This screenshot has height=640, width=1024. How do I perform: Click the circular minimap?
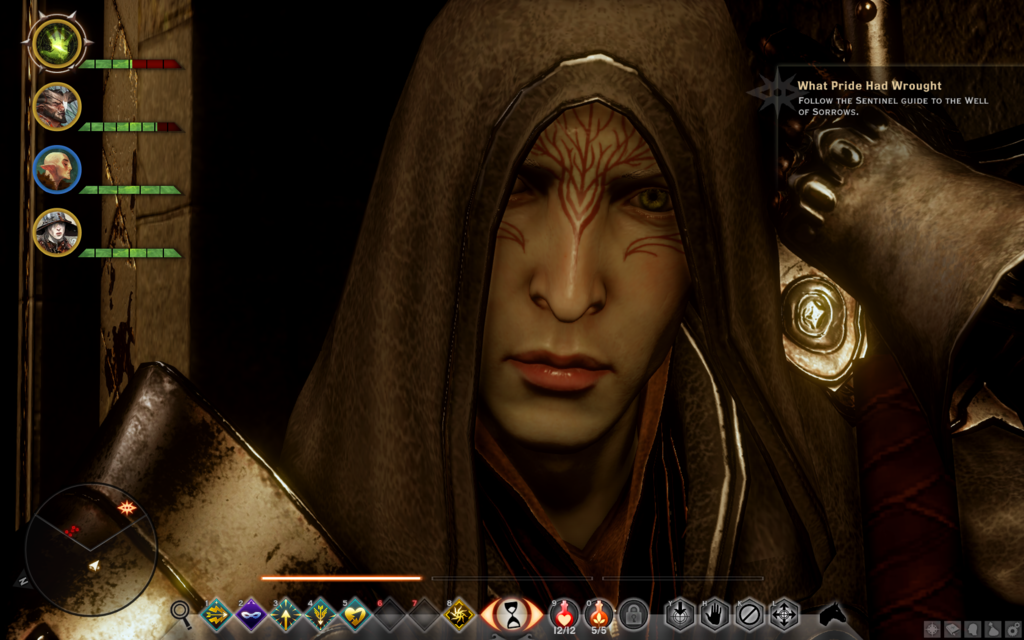pyautogui.click(x=91, y=549)
